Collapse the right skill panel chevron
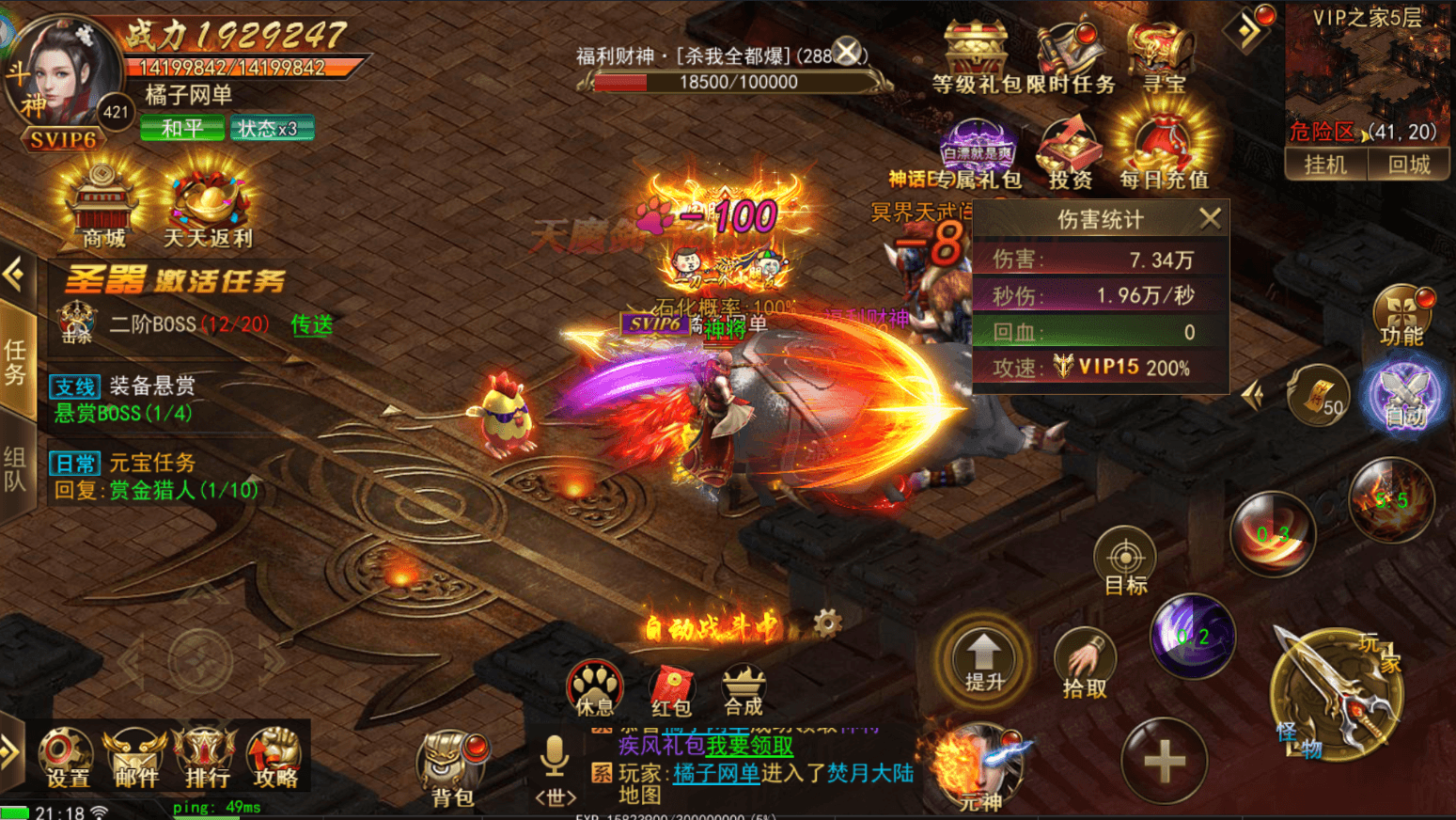The width and height of the screenshot is (1456, 820). tap(1254, 395)
